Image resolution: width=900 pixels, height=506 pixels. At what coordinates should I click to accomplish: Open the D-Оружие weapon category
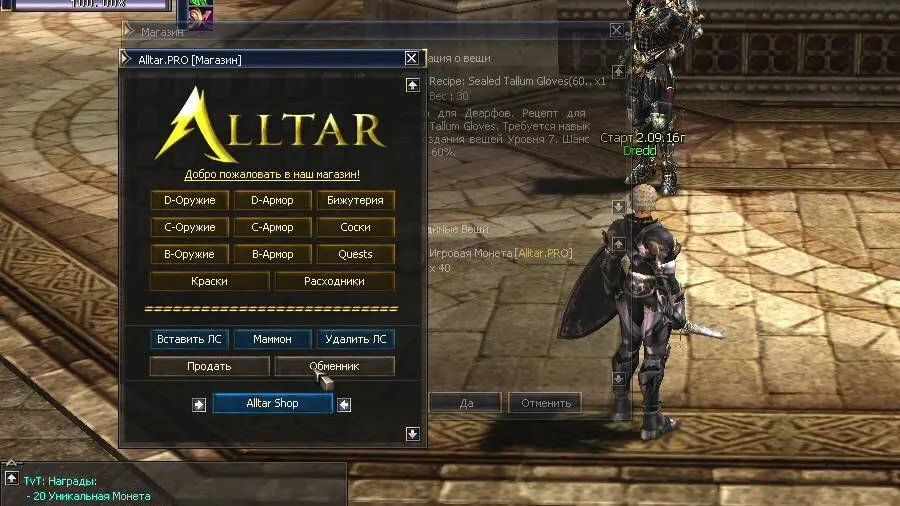coord(189,200)
